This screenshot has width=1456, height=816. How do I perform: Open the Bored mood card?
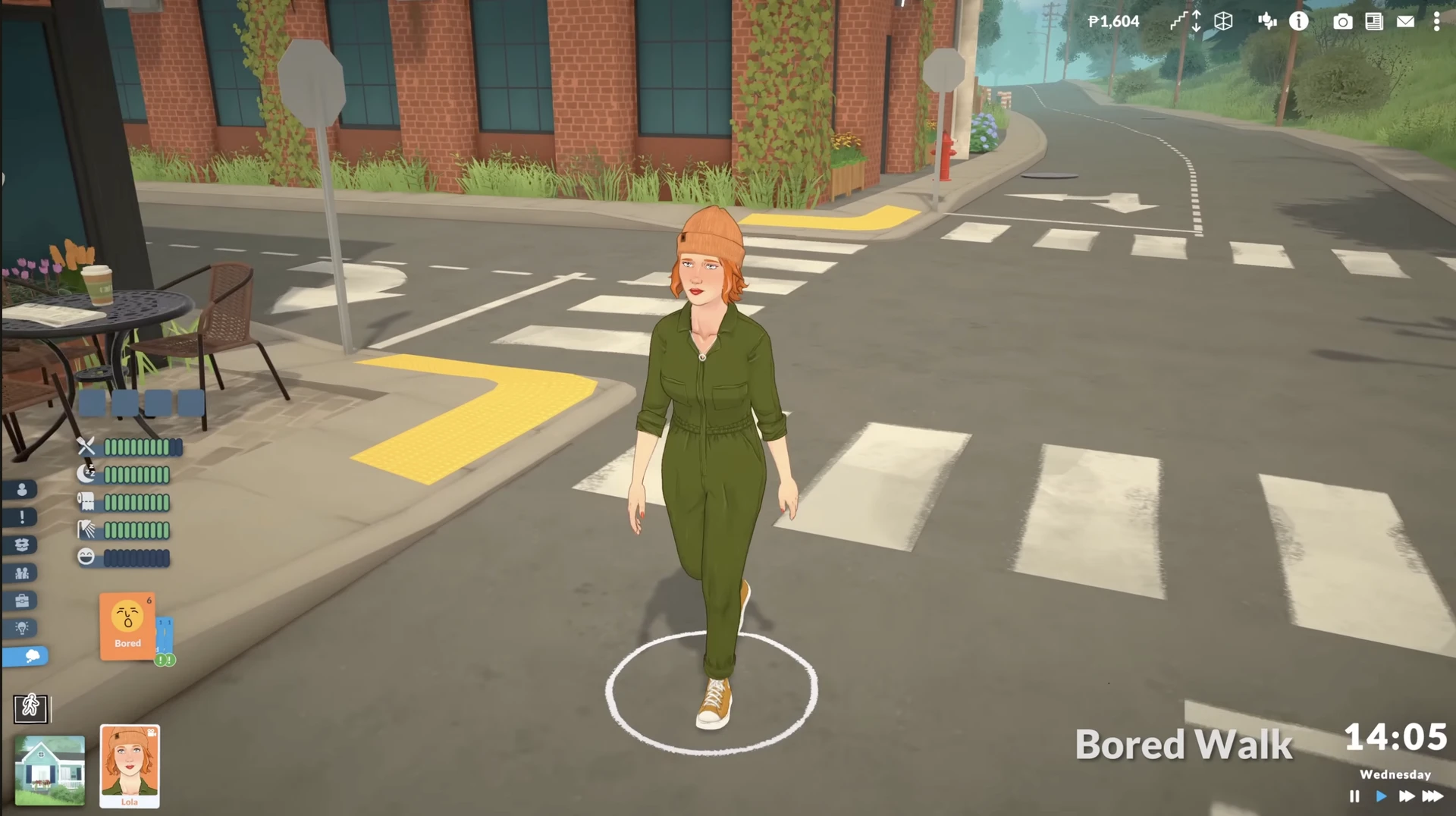(127, 626)
